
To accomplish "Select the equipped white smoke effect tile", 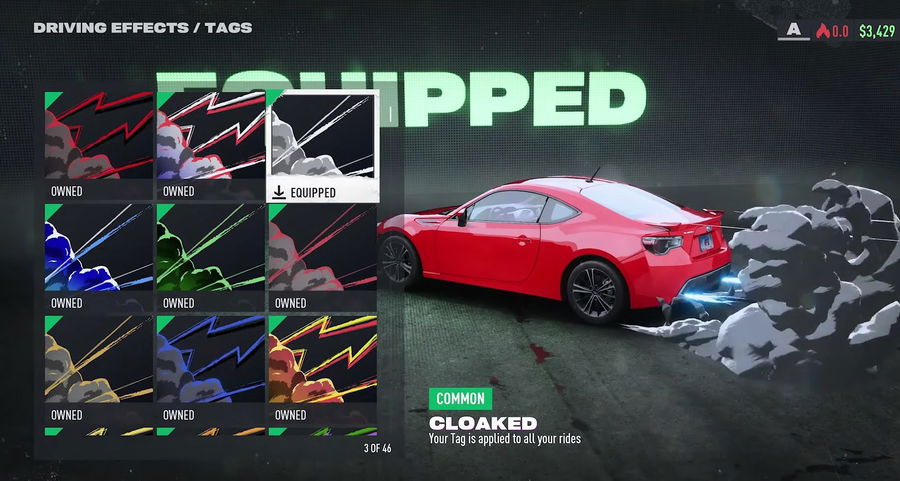I will [x=323, y=145].
